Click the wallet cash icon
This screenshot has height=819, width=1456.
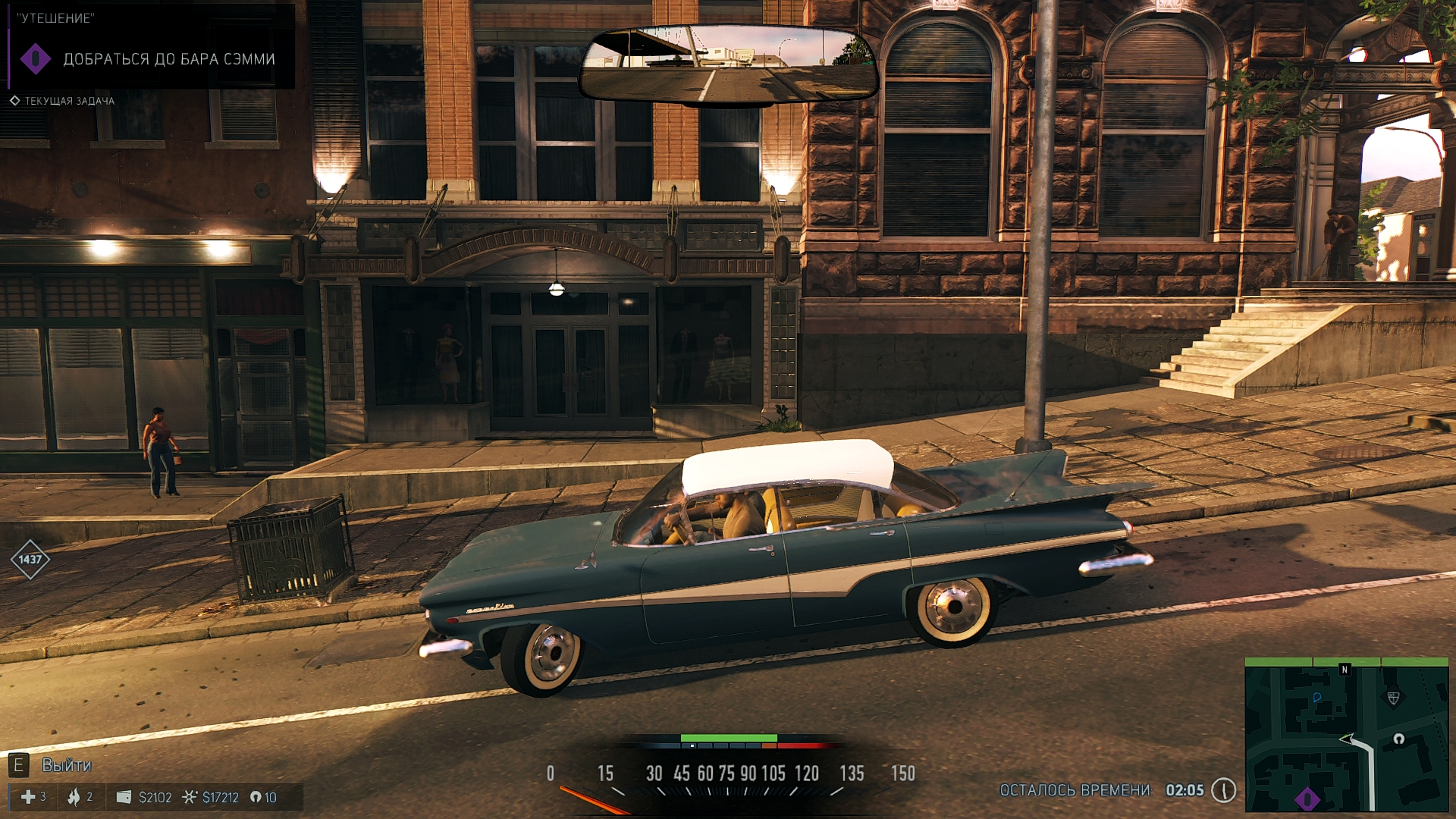click(x=124, y=797)
